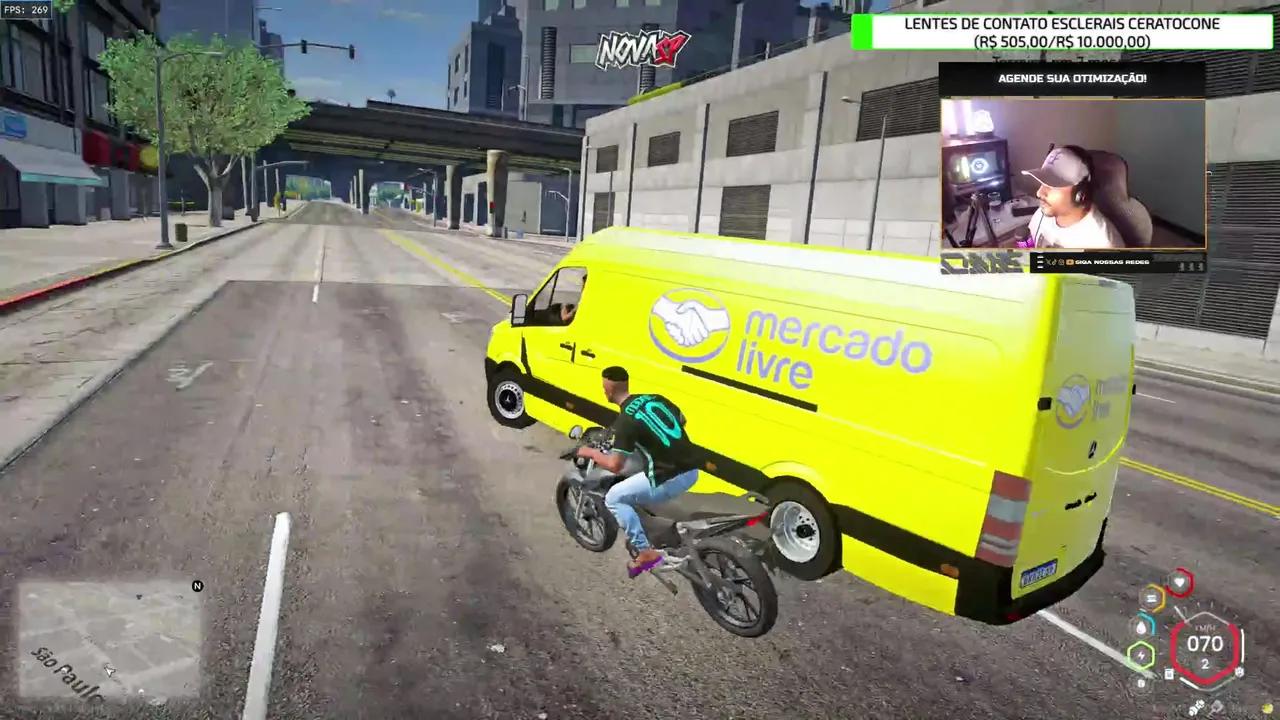Screen dimensions: 1280x720
Task: Click the YouTube icon before SIGA NOSSAS REDES
Action: [1071, 262]
